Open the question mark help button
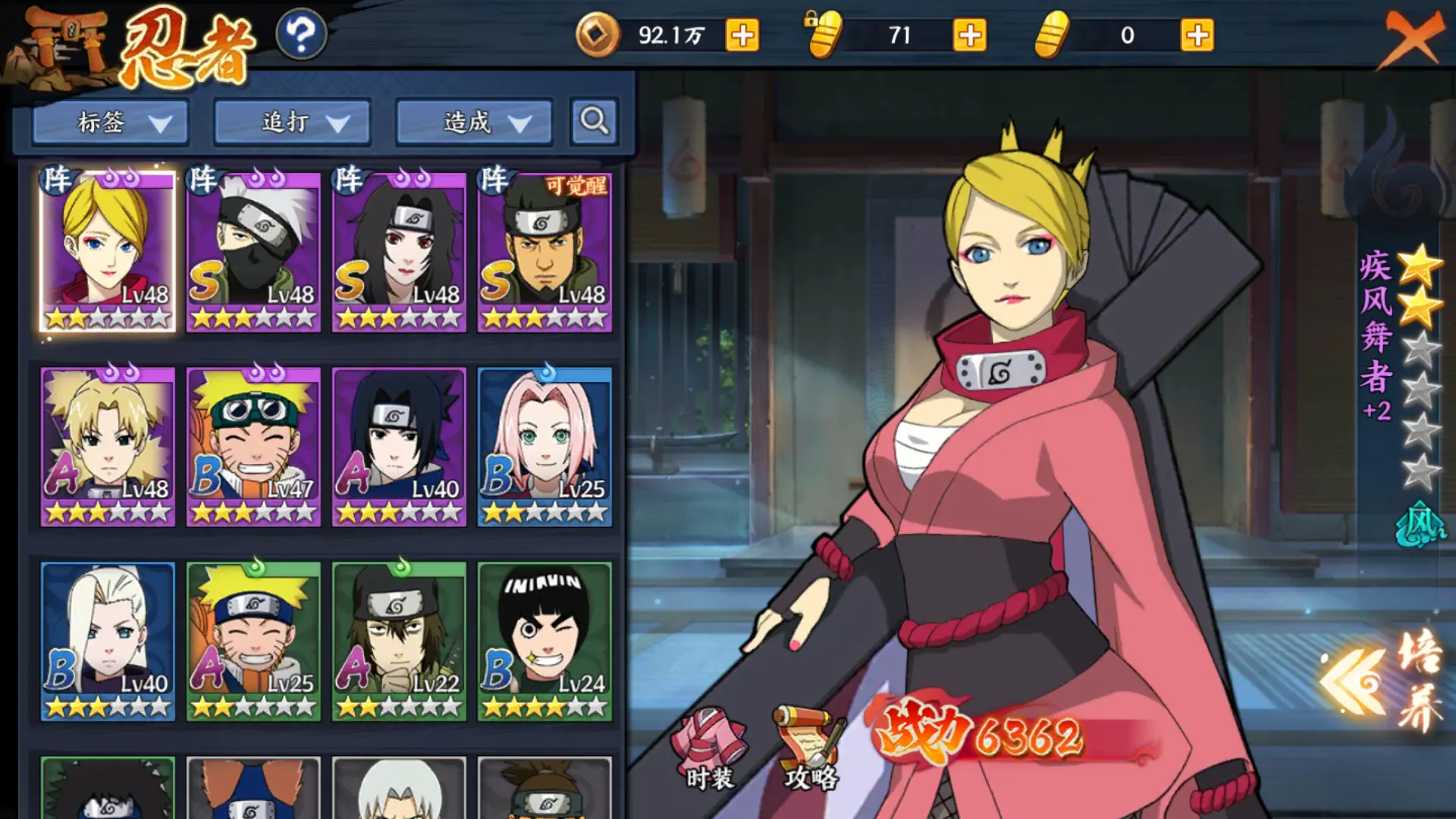Screen dimensions: 1456x819 301,35
